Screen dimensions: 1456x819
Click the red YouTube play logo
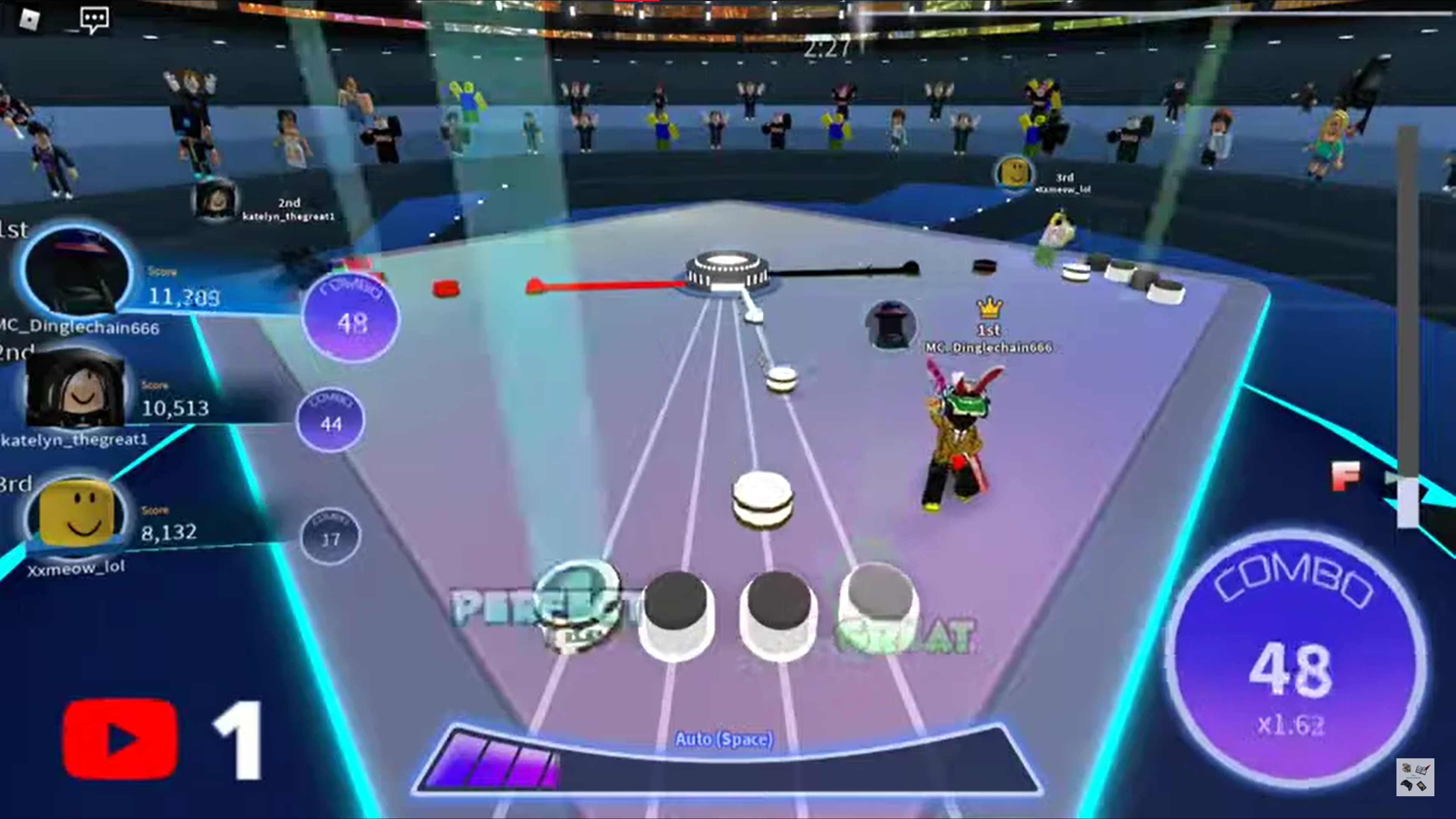pyautogui.click(x=120, y=739)
